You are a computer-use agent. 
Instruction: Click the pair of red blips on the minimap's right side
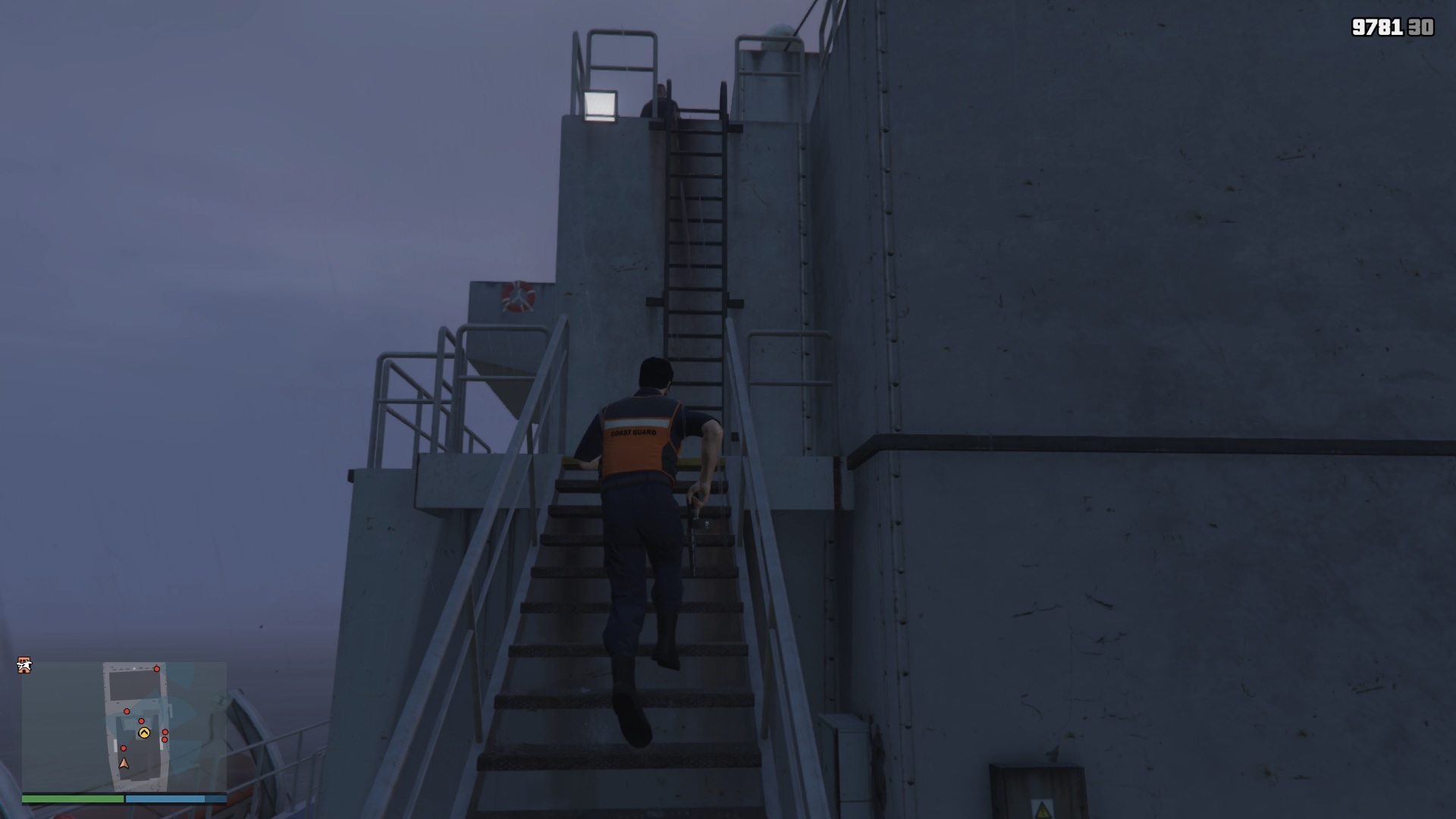tap(165, 736)
